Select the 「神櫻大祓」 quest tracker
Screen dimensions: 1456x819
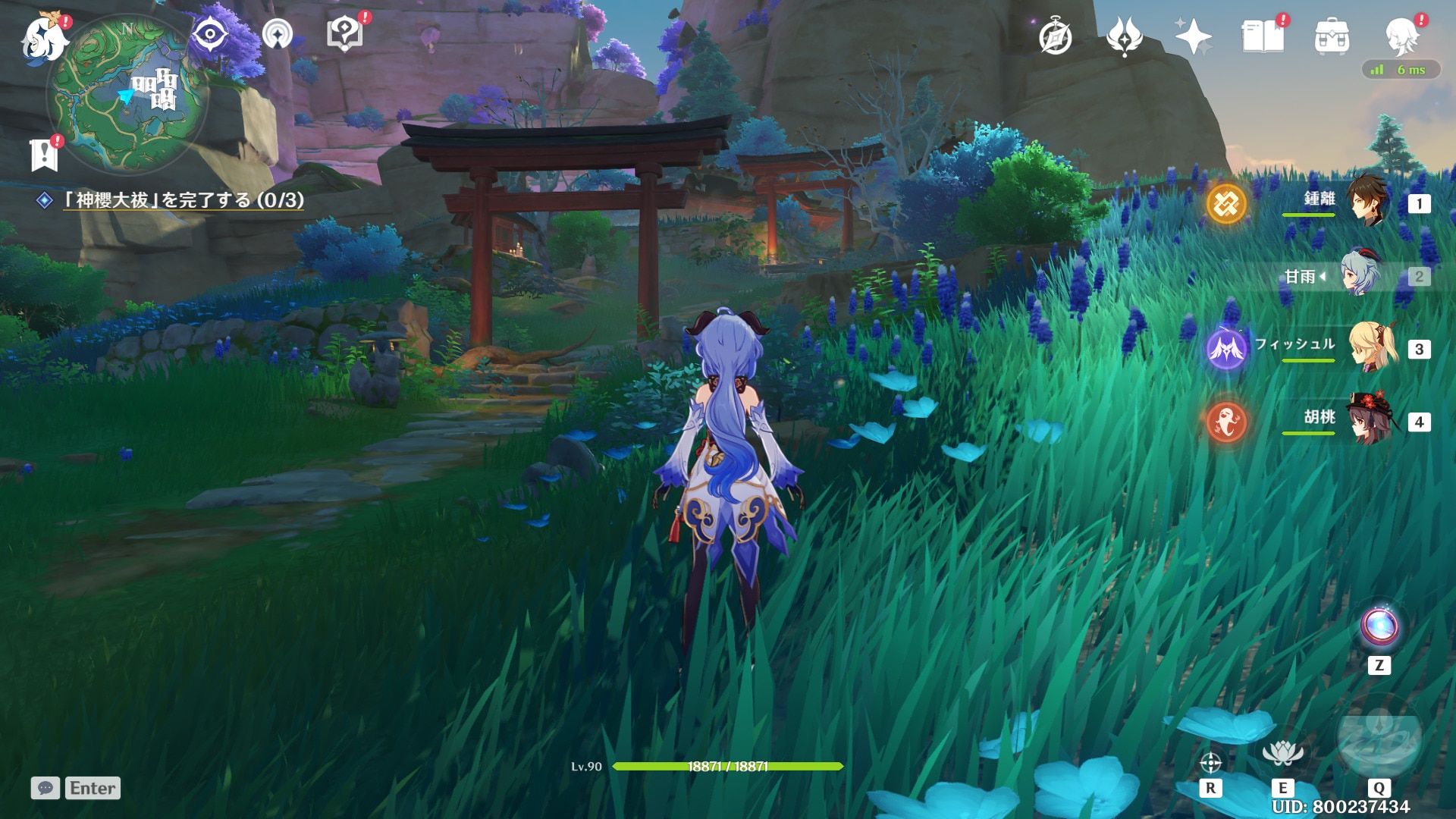click(182, 200)
